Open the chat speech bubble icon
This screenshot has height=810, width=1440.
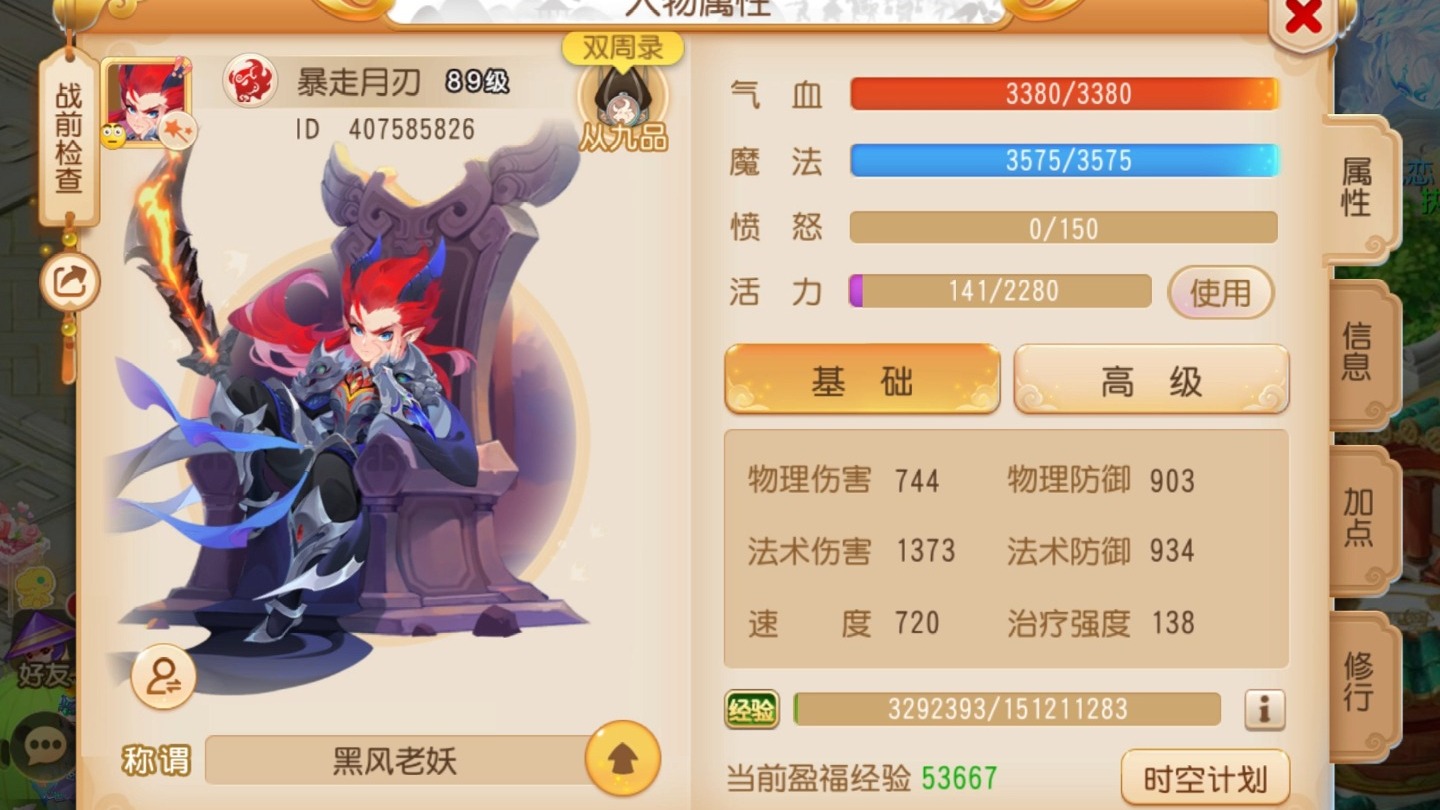click(x=40, y=747)
